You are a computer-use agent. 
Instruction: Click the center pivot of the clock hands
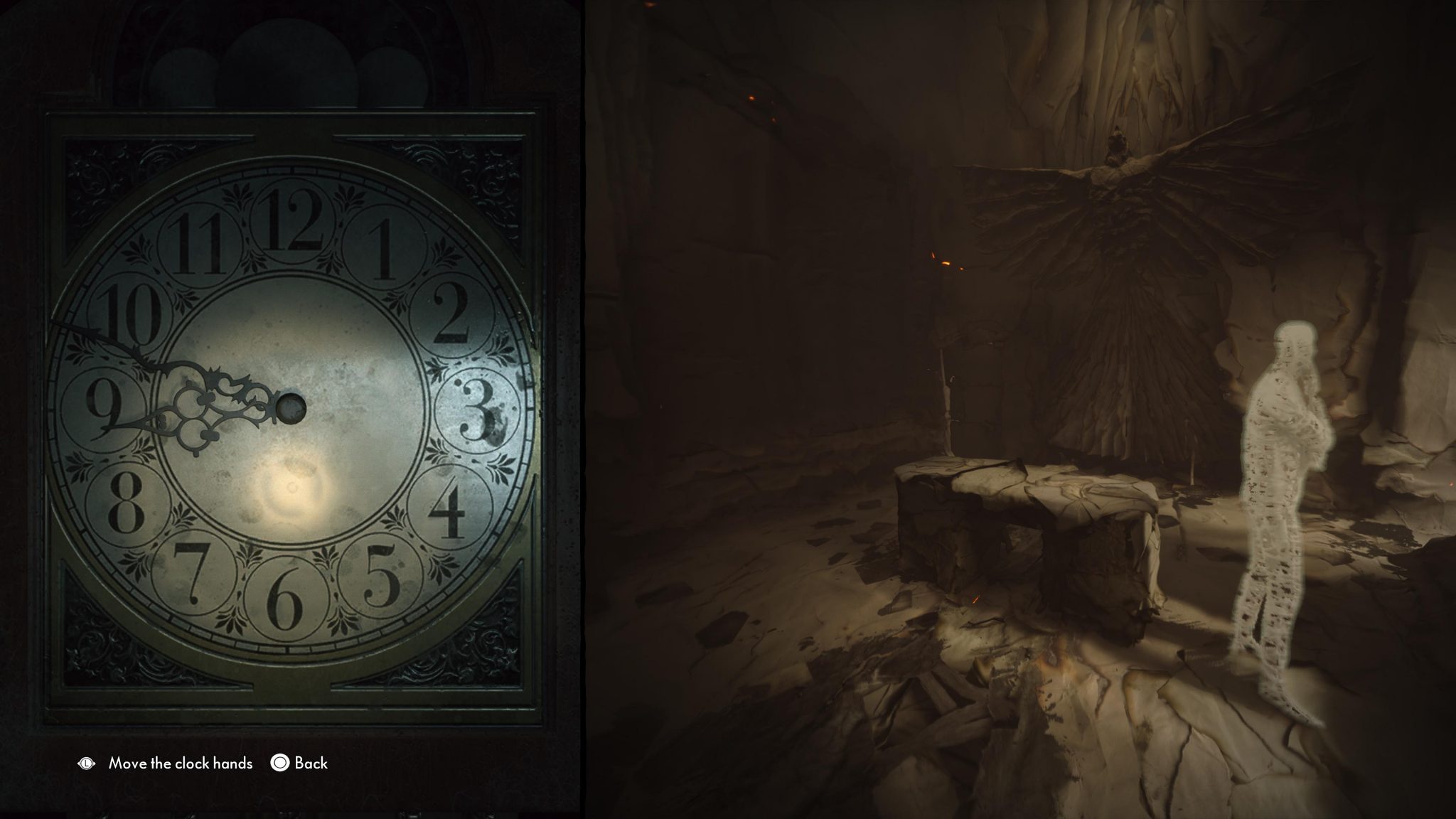coord(291,407)
